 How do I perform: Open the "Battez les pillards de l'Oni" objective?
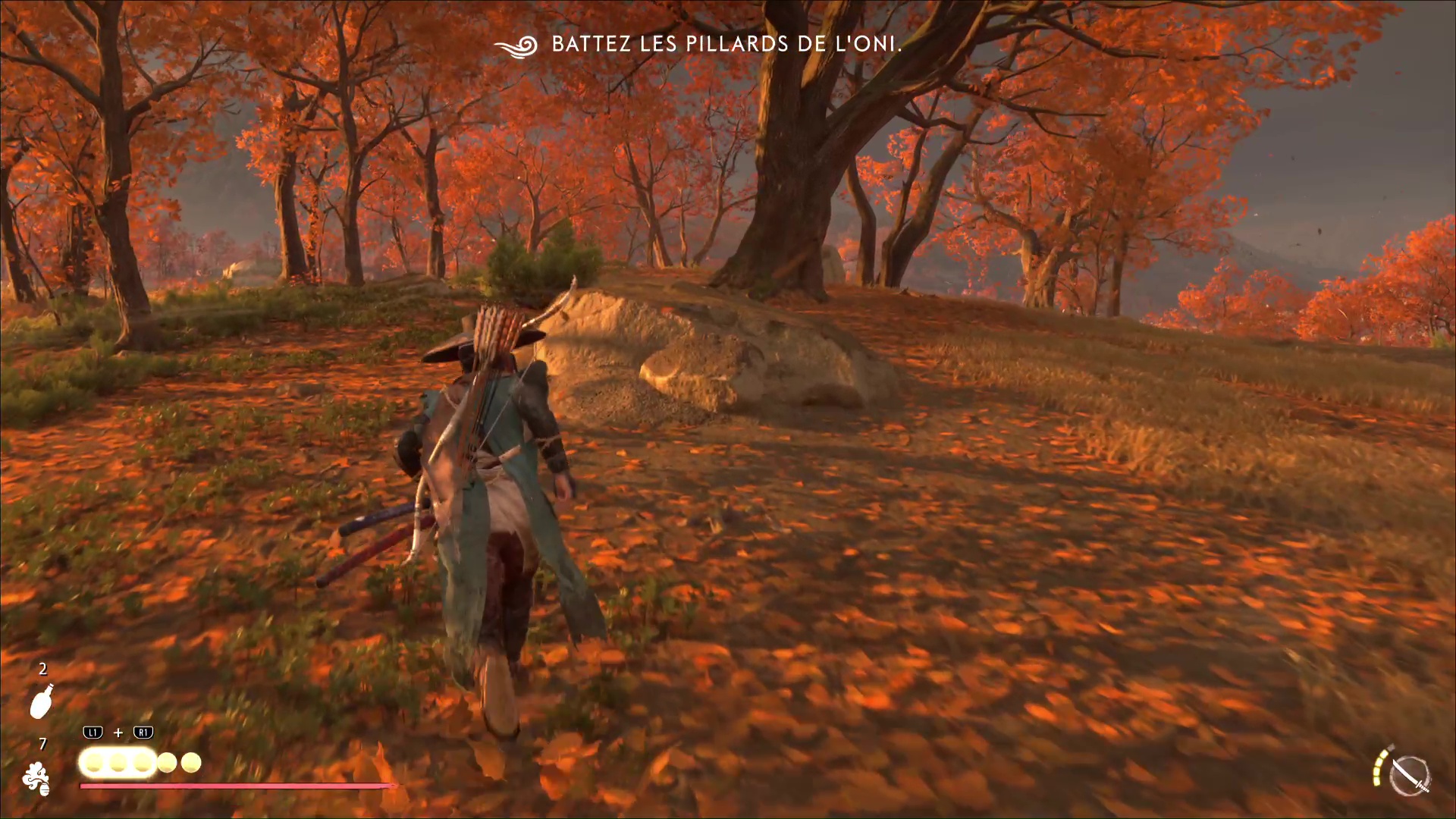pos(726,44)
